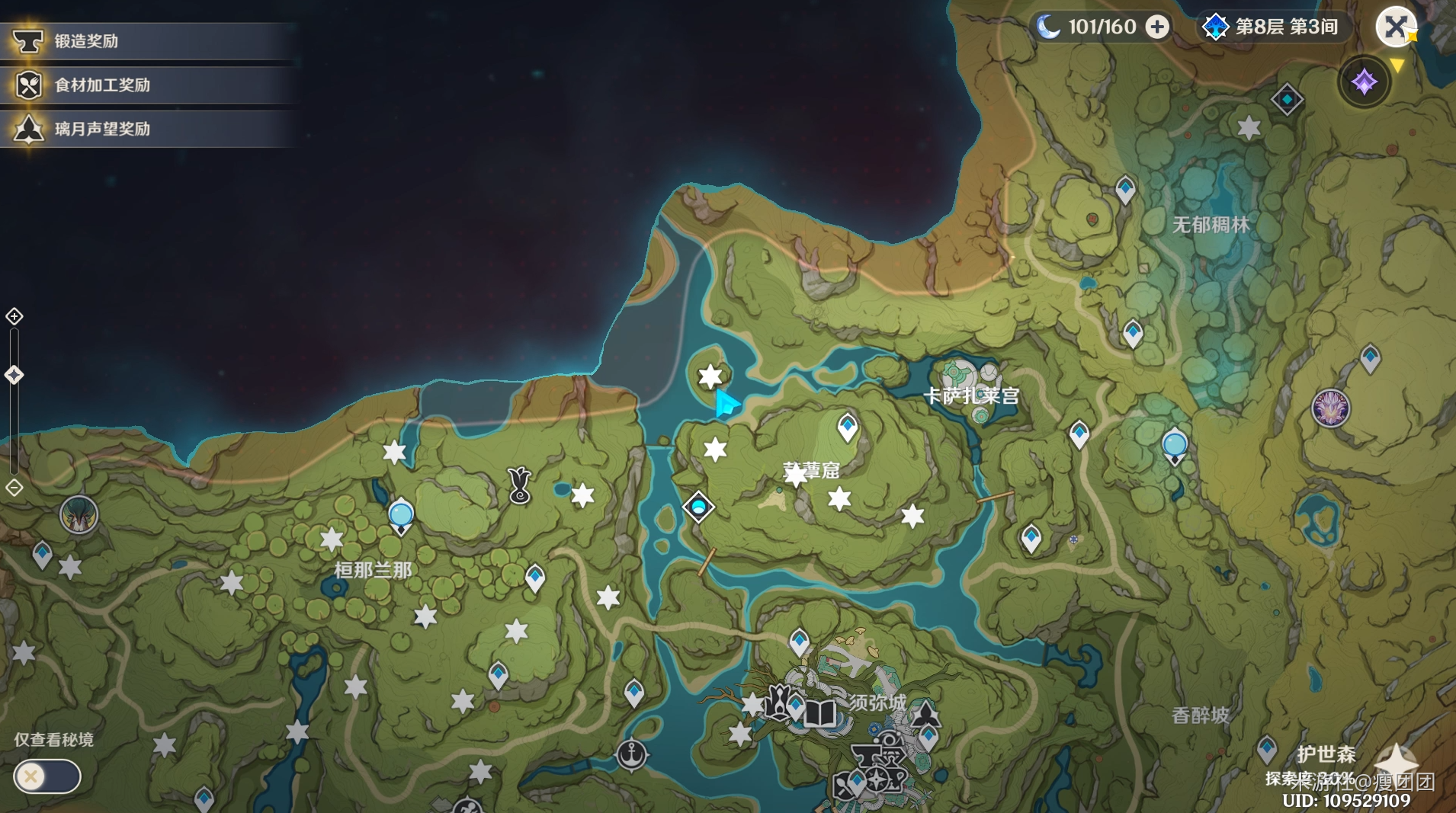The height and width of the screenshot is (813, 1456).
Task: Click the map zoom slider handle
Action: tap(14, 375)
